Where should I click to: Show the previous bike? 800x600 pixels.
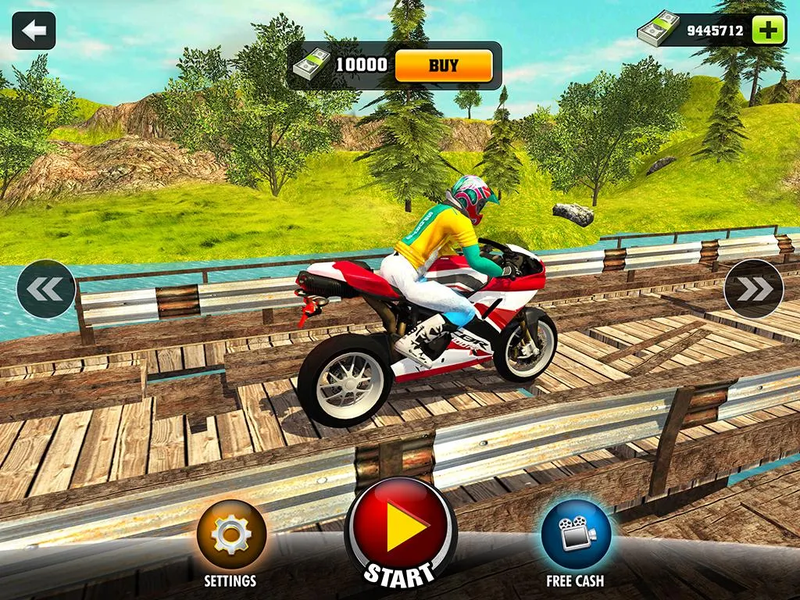click(46, 289)
